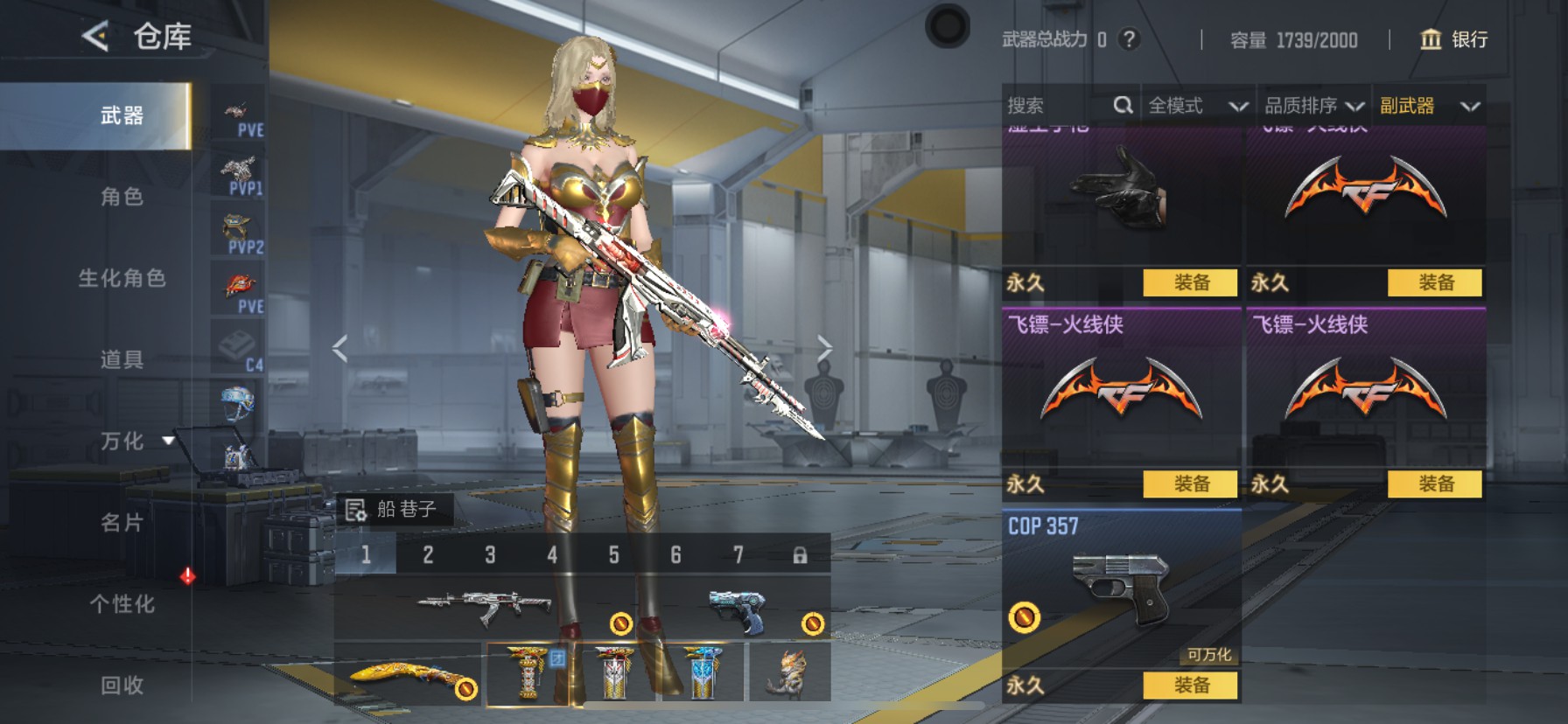Click the 船巷子 loadout name label
This screenshot has height=724, width=1568.
pos(394,509)
